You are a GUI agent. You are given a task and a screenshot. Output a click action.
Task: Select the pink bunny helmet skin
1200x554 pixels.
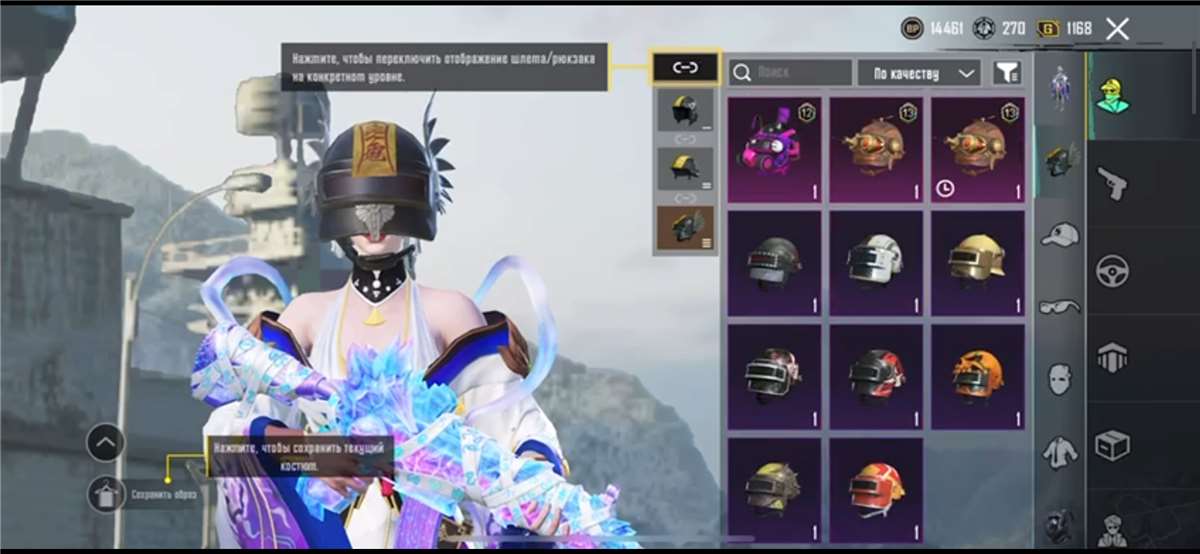(x=774, y=150)
